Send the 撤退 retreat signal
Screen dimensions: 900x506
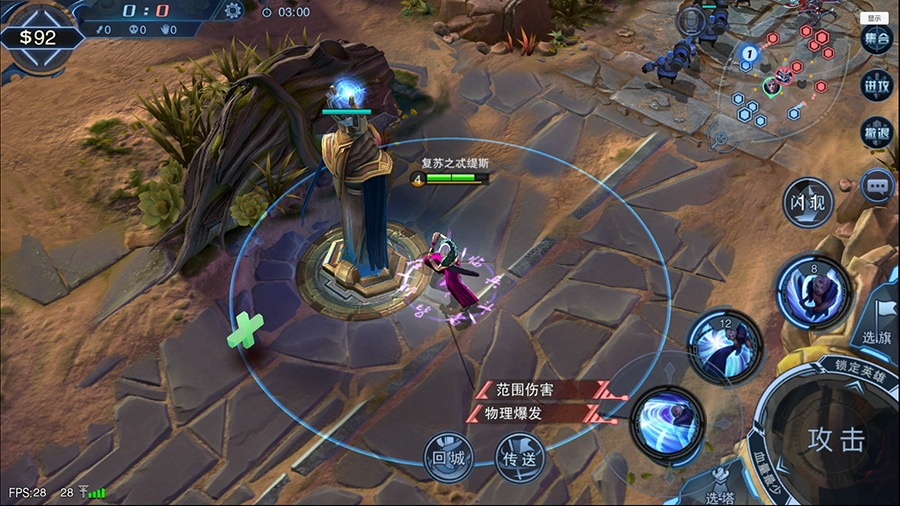876,131
